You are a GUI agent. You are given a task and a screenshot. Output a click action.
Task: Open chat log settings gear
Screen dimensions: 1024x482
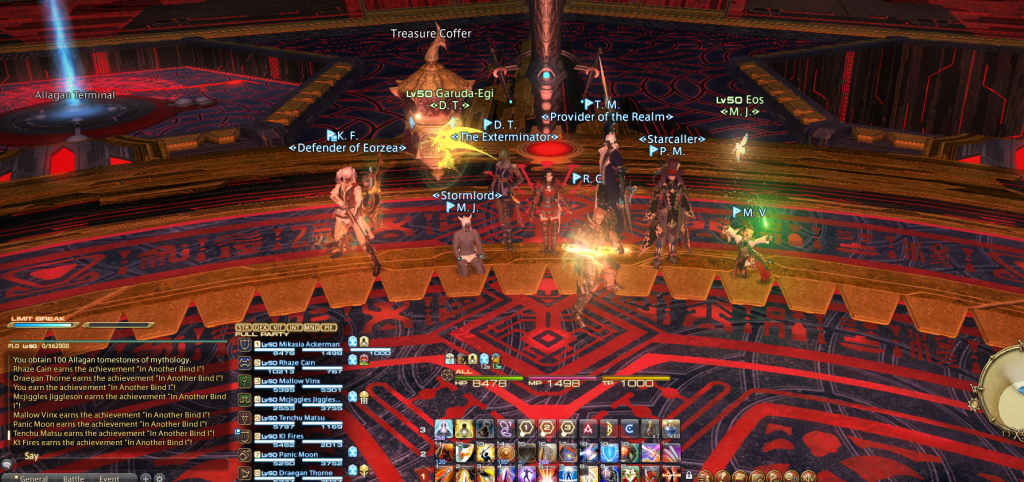(159, 478)
